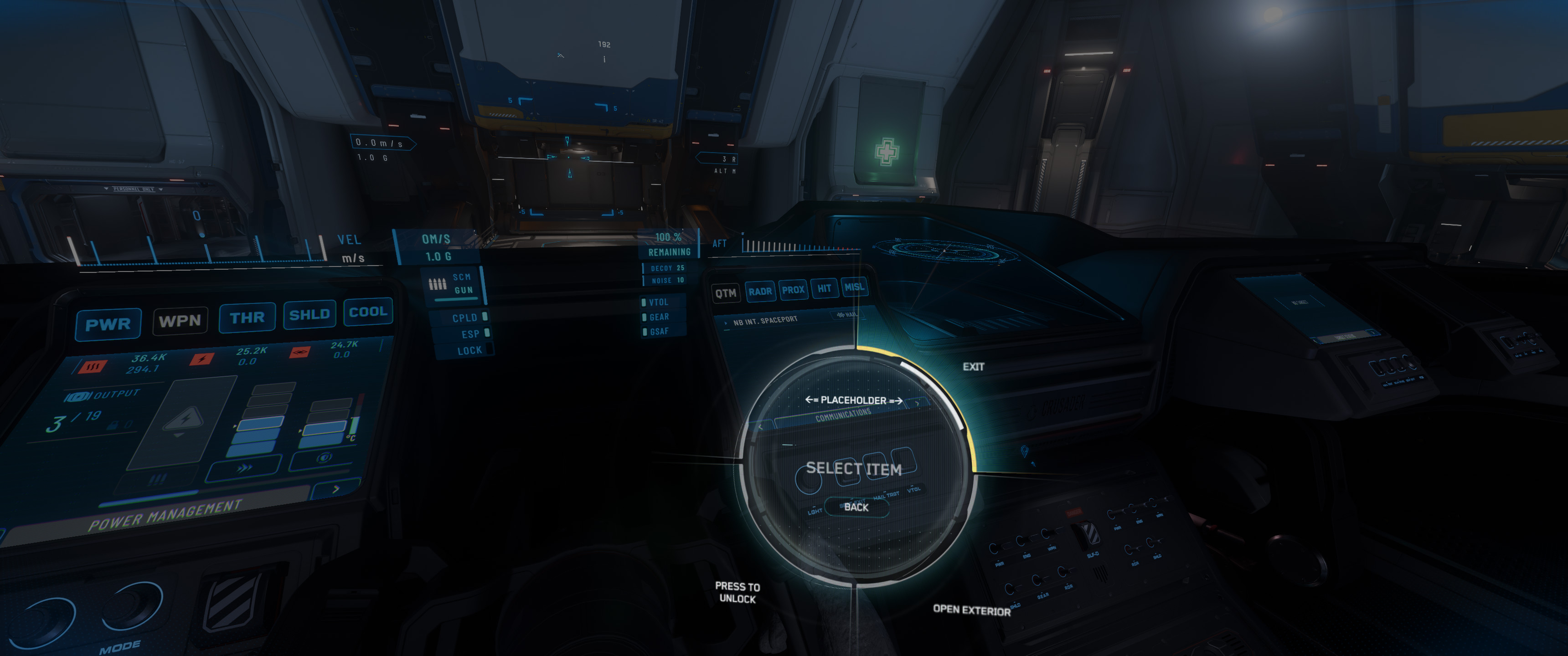Toggle the CPLD coupled mode switch

tap(484, 317)
